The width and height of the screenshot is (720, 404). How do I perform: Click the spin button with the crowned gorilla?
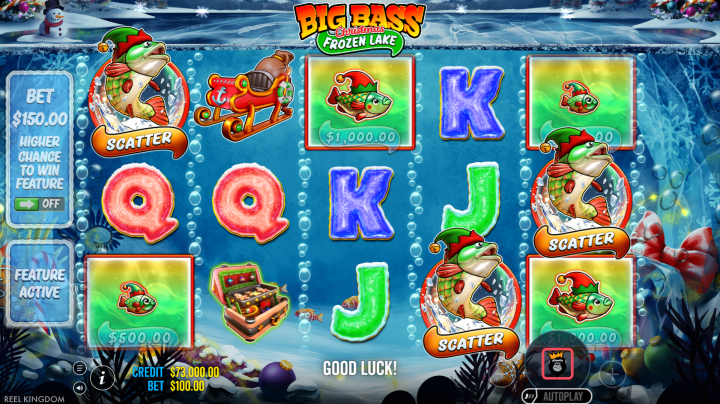[x=557, y=364]
